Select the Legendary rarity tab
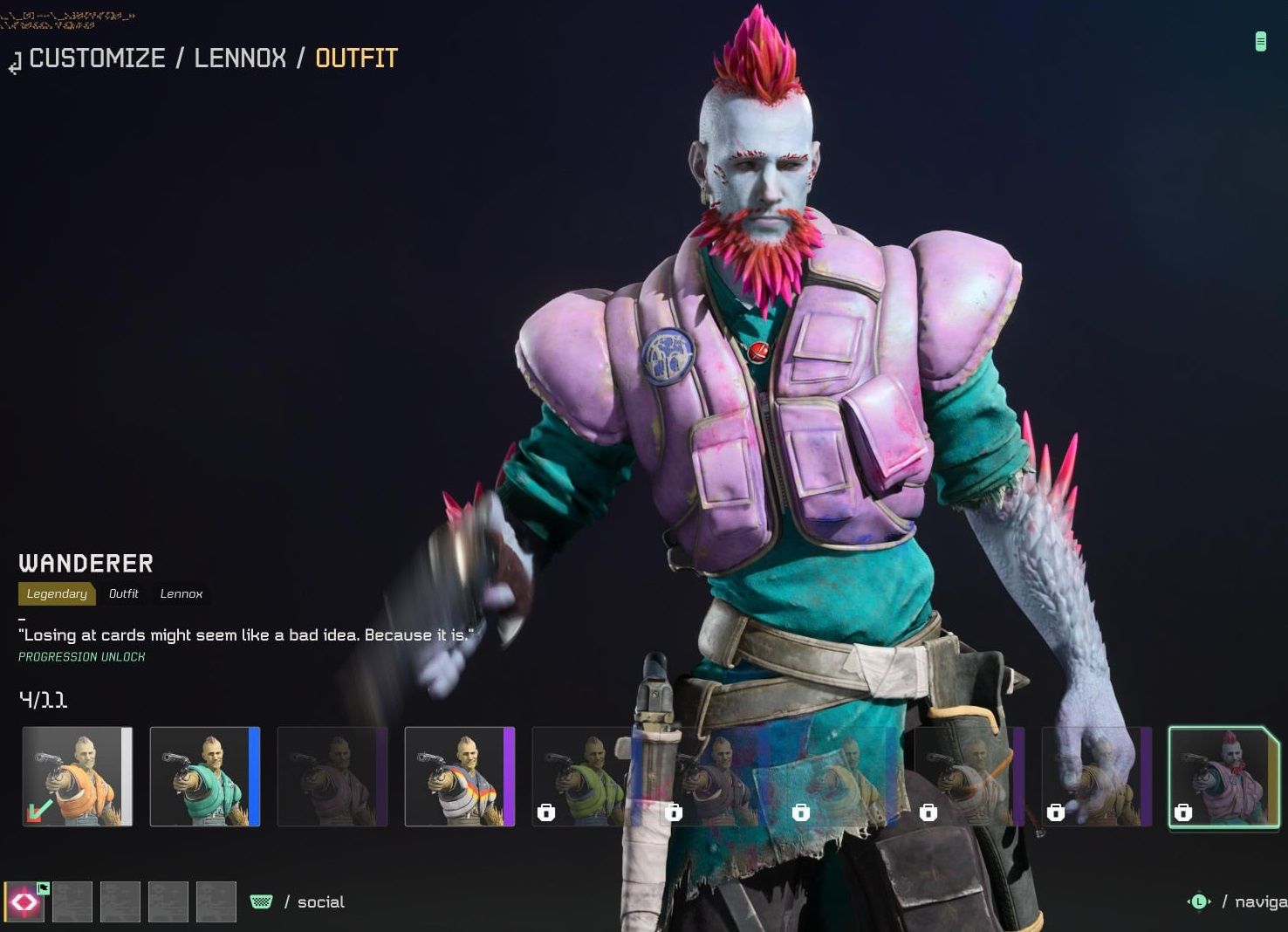Screen dimensions: 1288x932 coord(56,593)
